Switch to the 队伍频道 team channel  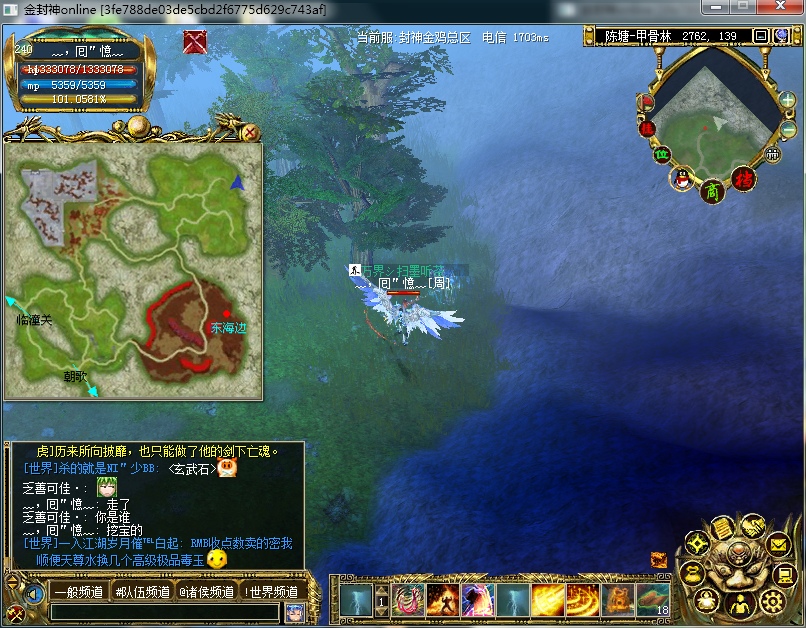(x=141, y=591)
